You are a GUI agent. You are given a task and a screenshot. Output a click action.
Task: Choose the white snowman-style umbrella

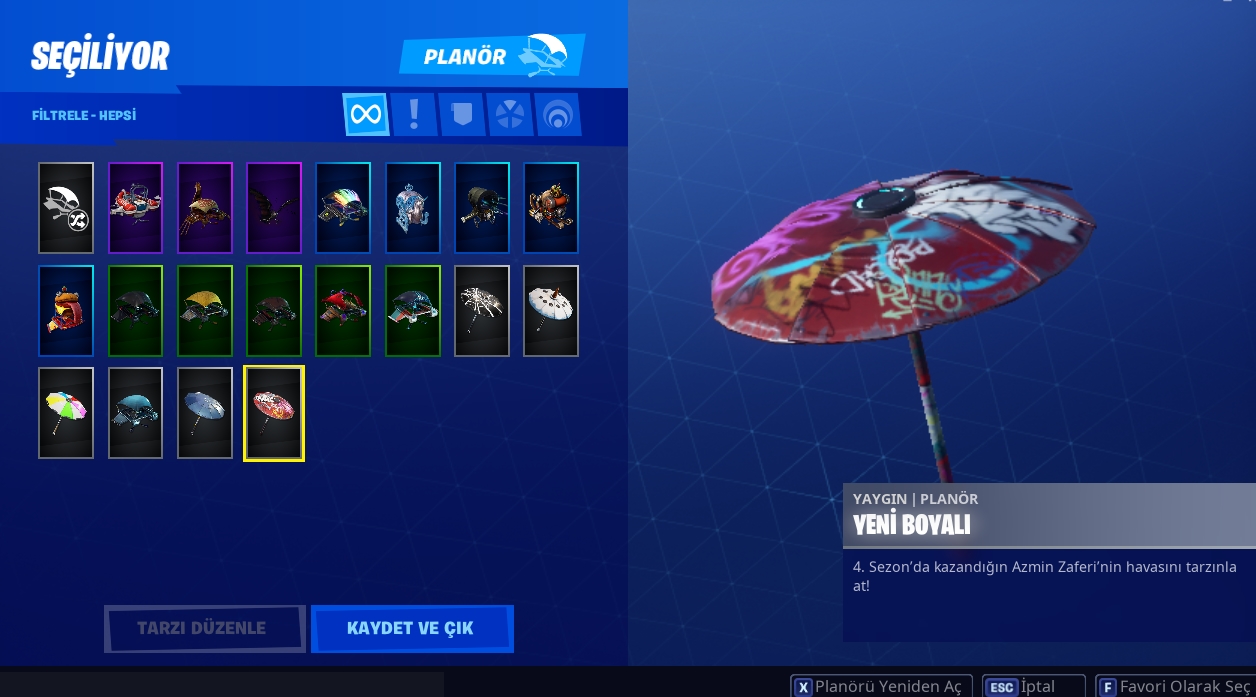click(551, 311)
